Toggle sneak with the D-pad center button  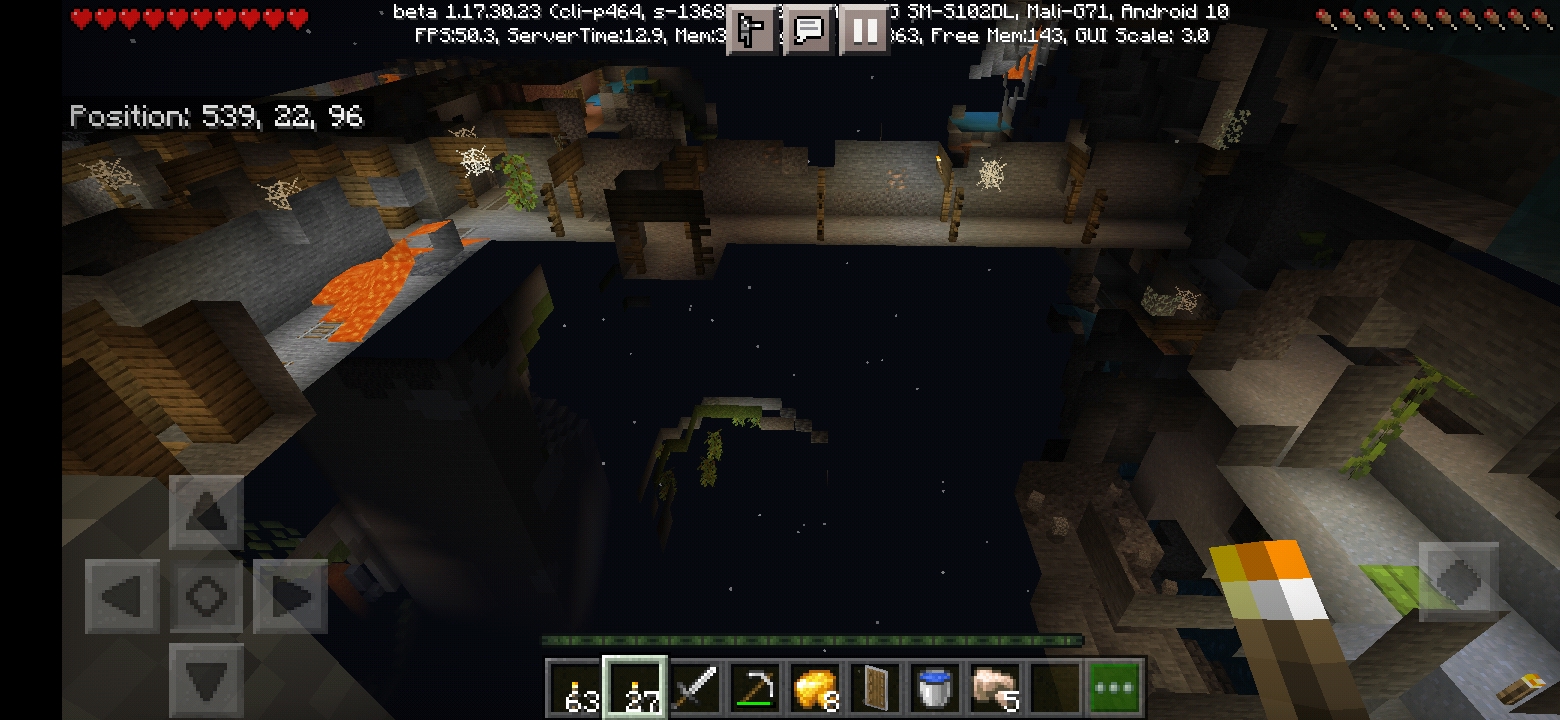click(207, 597)
